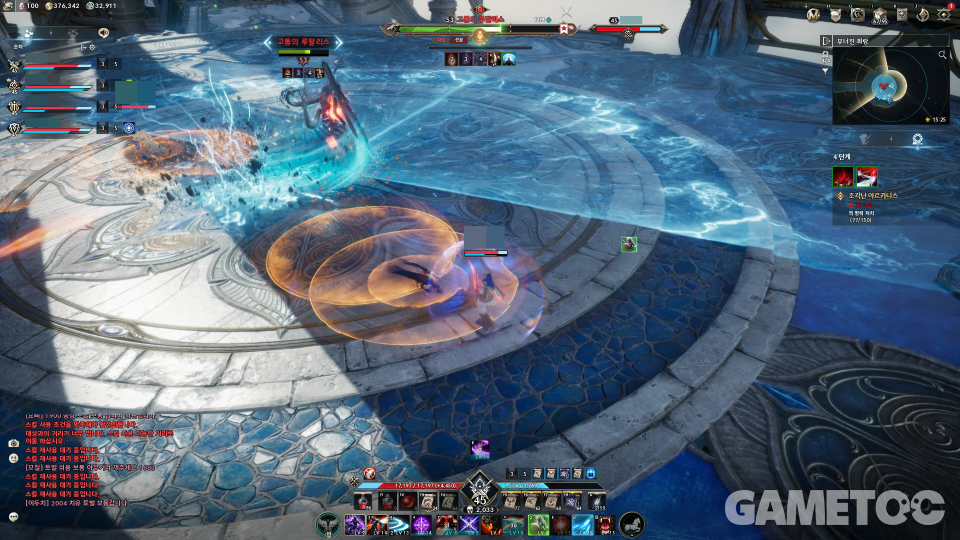This screenshot has width=960, height=540.
Task: Collapse the minimap with the arrow button
Action: [x=827, y=41]
